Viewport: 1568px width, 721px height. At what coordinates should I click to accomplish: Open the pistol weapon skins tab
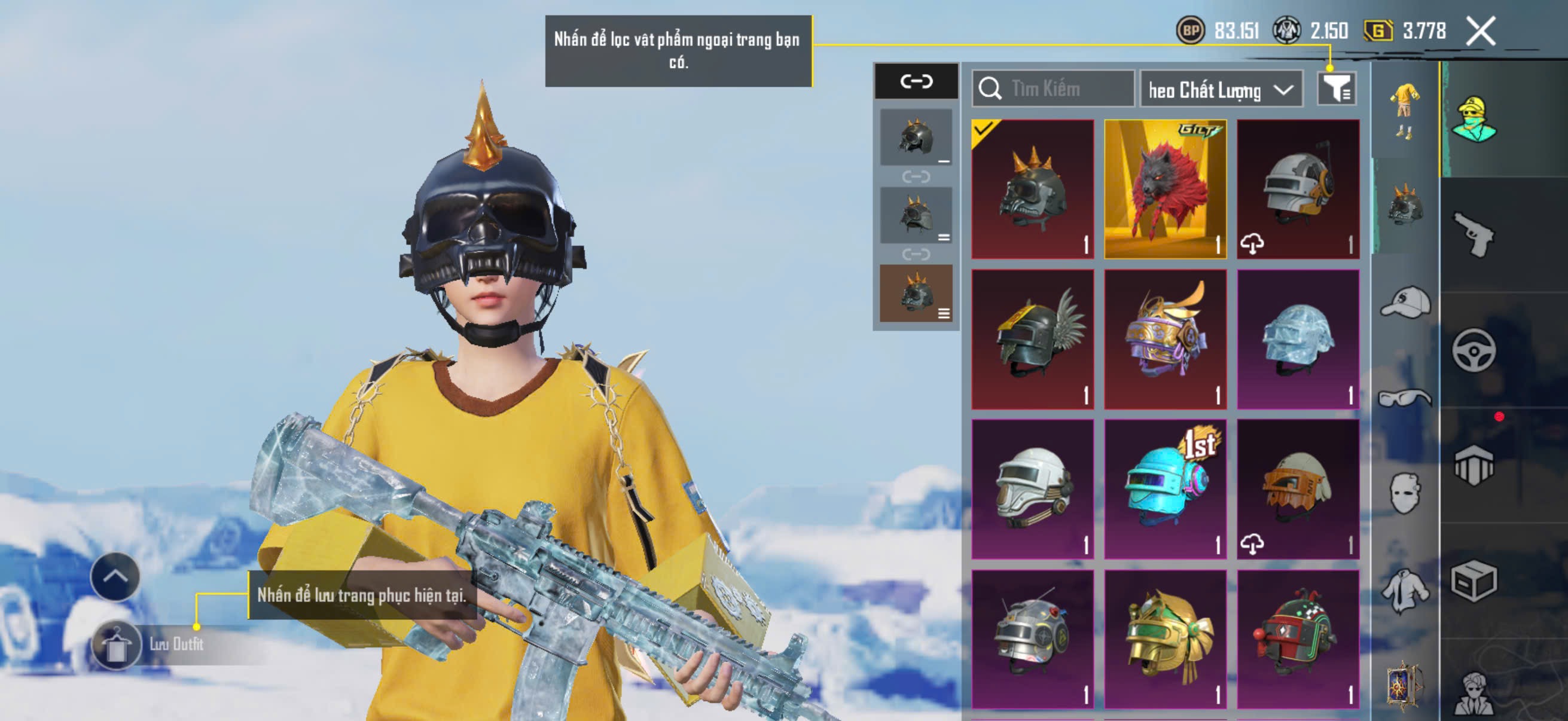[1474, 234]
